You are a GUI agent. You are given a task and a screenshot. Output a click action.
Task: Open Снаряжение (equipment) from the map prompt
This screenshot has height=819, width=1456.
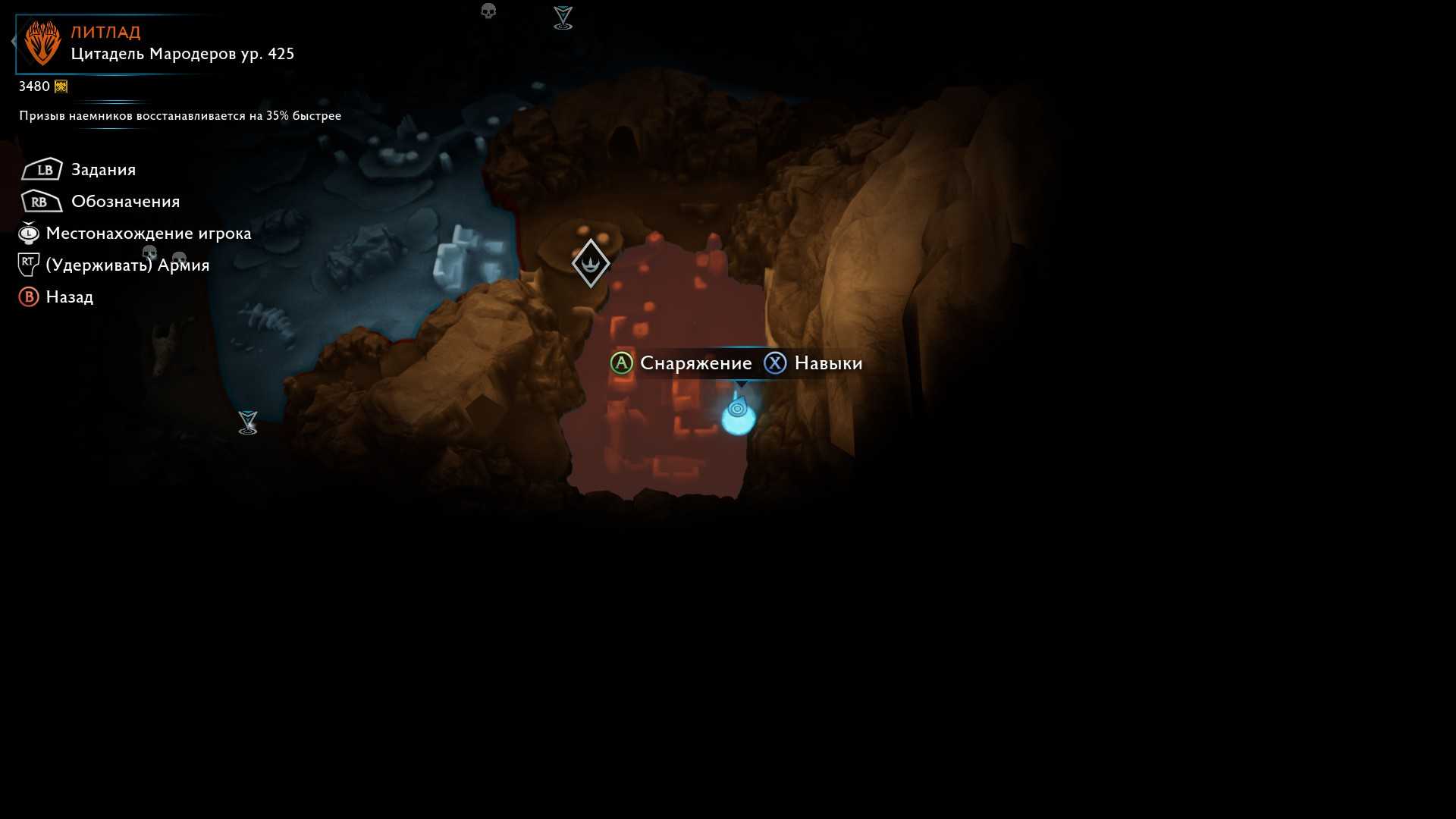pyautogui.click(x=695, y=363)
